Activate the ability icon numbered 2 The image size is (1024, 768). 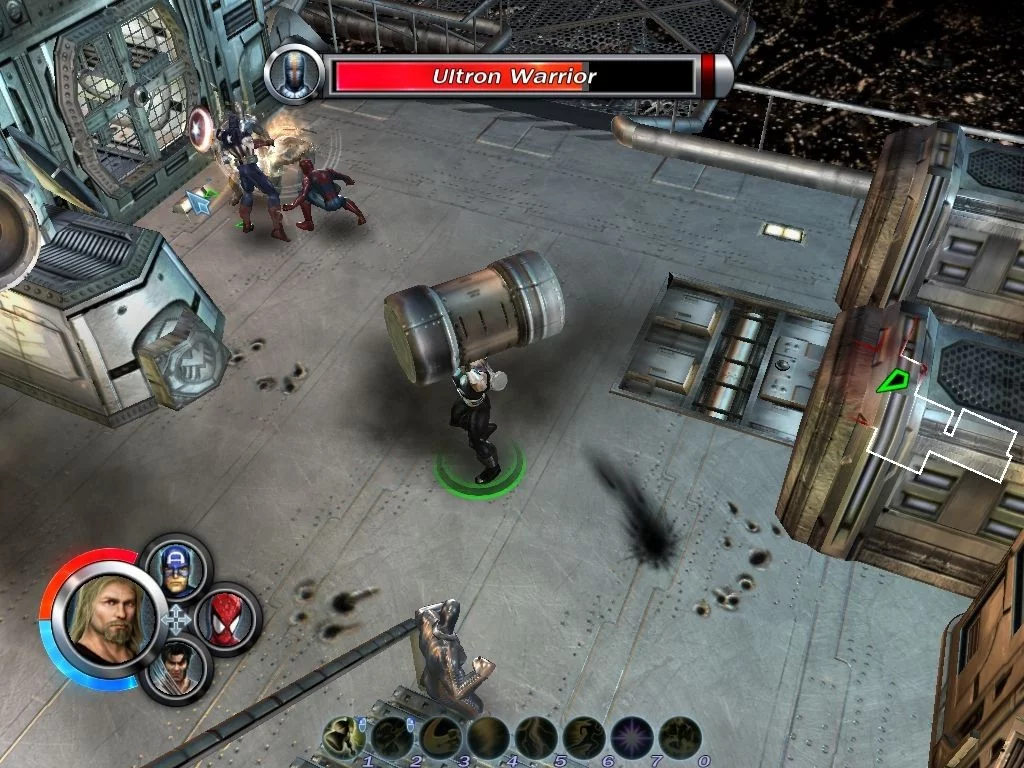392,738
